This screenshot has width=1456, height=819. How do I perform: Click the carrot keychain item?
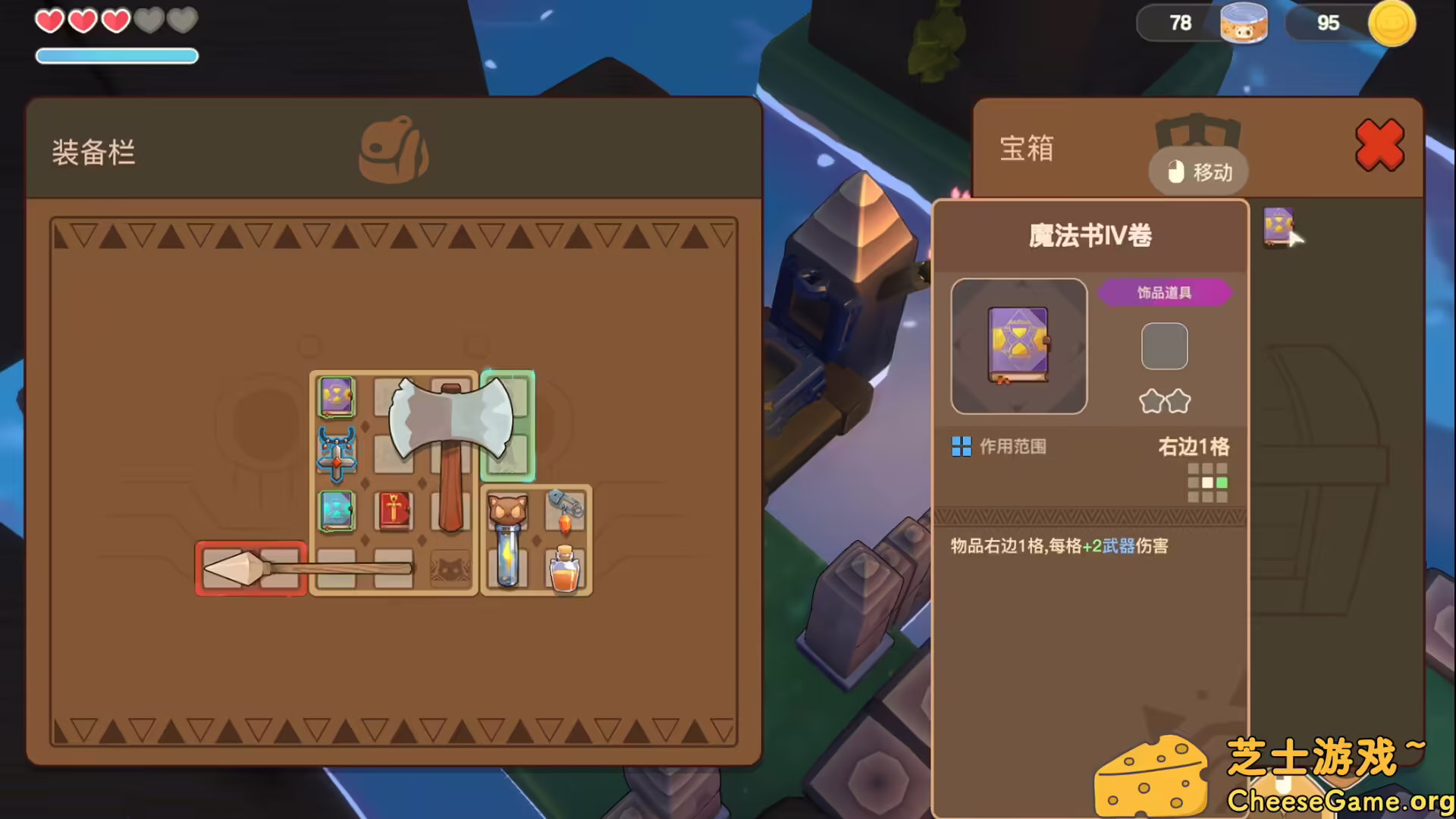[564, 512]
